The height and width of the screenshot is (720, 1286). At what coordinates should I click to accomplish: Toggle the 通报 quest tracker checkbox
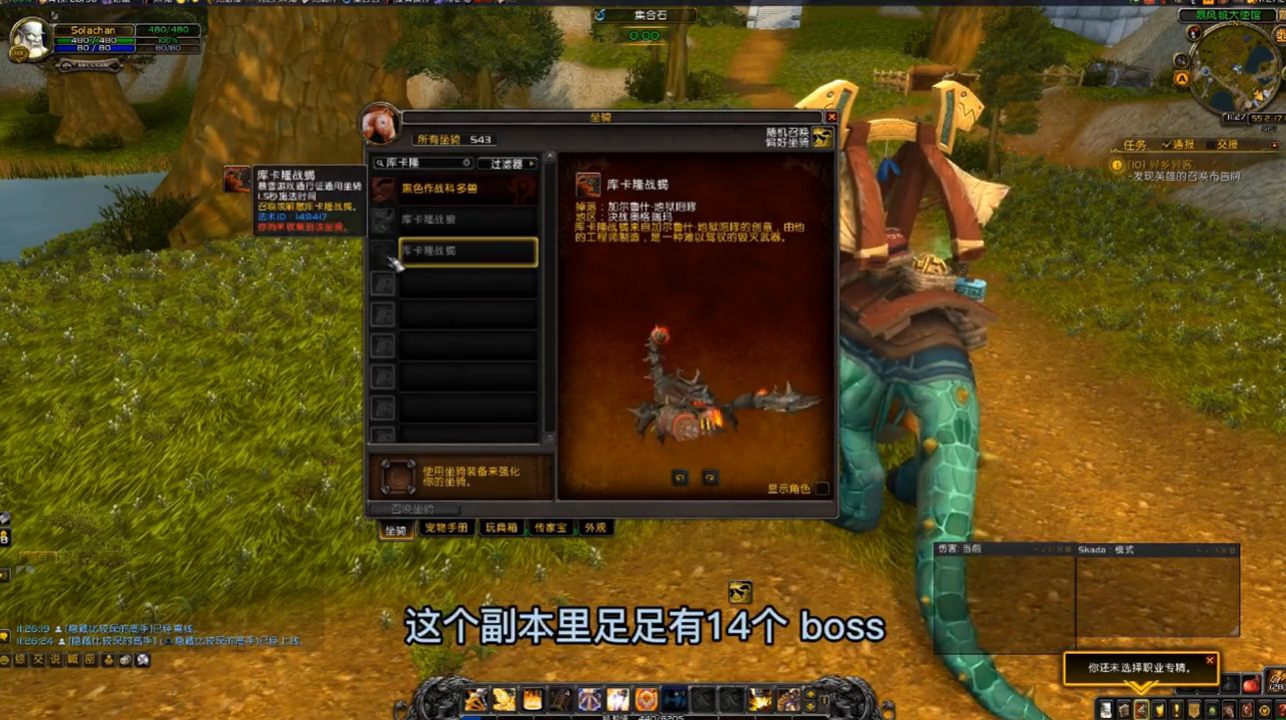coord(1167,145)
